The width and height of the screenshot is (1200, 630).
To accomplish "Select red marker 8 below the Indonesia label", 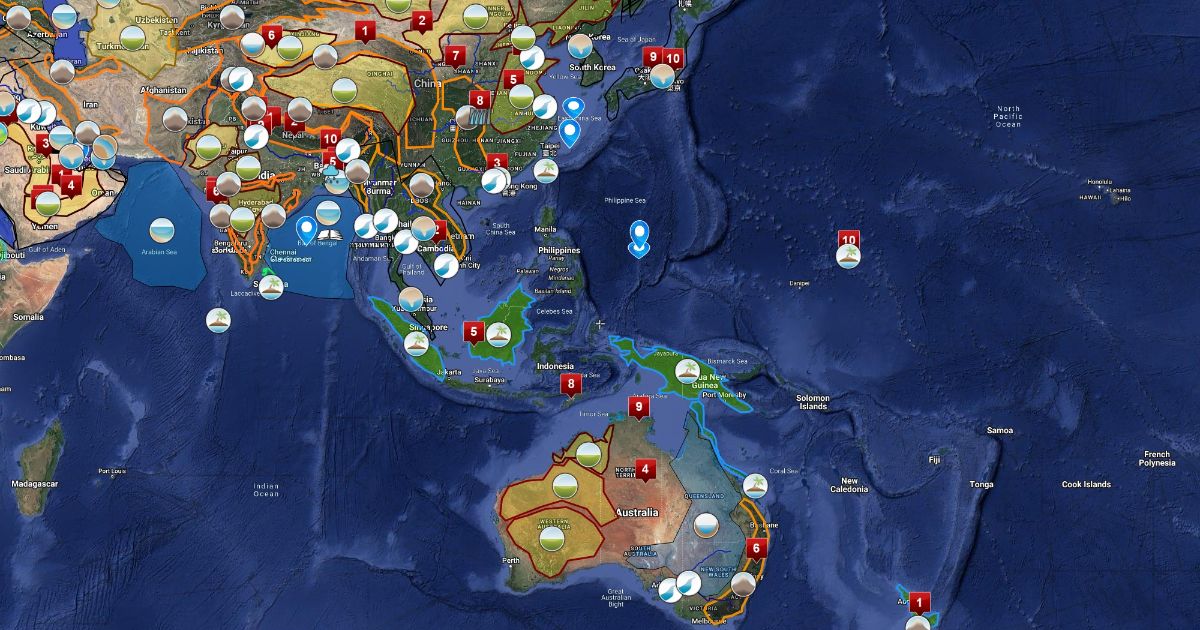I will (571, 384).
